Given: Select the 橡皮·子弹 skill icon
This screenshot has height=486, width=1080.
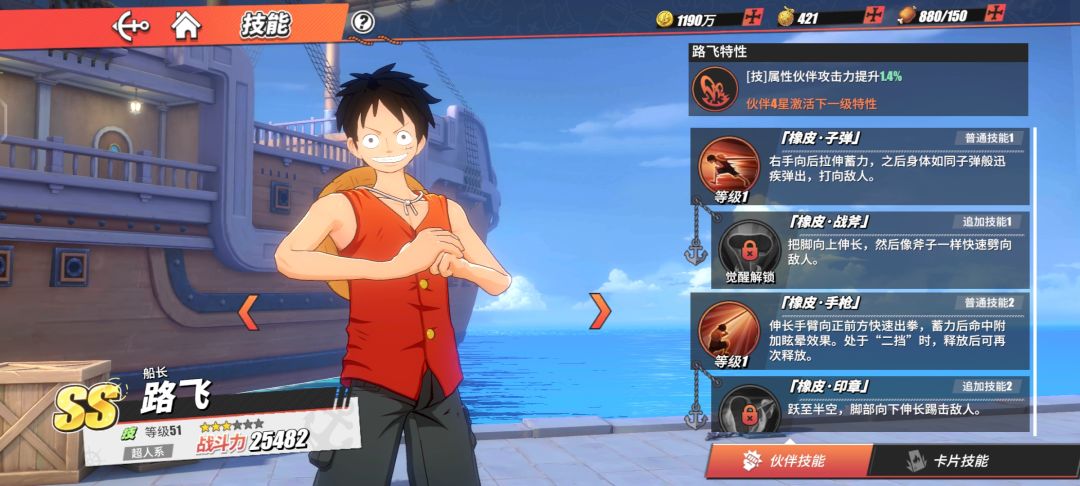Looking at the screenshot, I should (x=729, y=165).
